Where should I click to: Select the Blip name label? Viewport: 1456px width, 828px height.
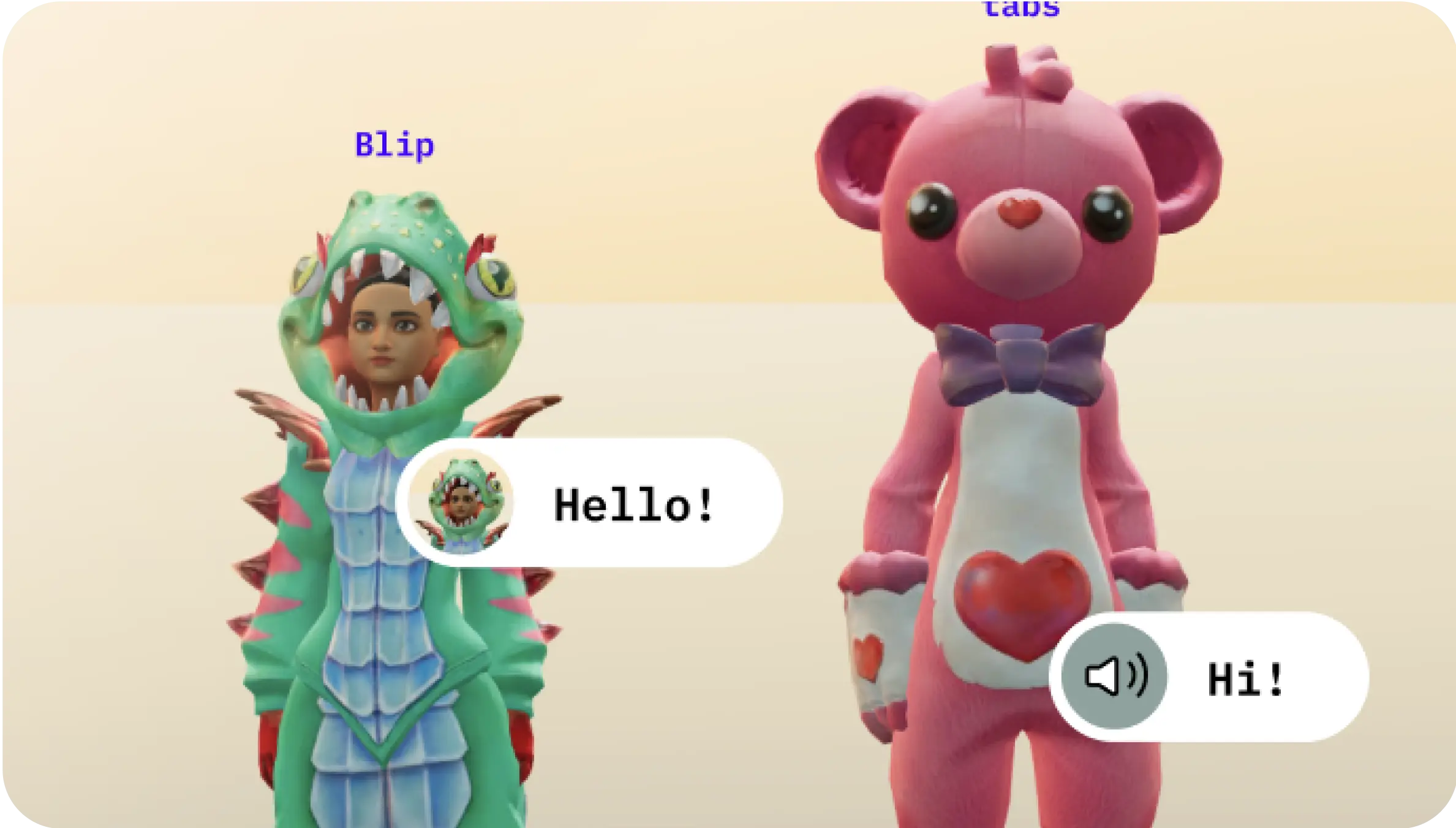tap(396, 146)
